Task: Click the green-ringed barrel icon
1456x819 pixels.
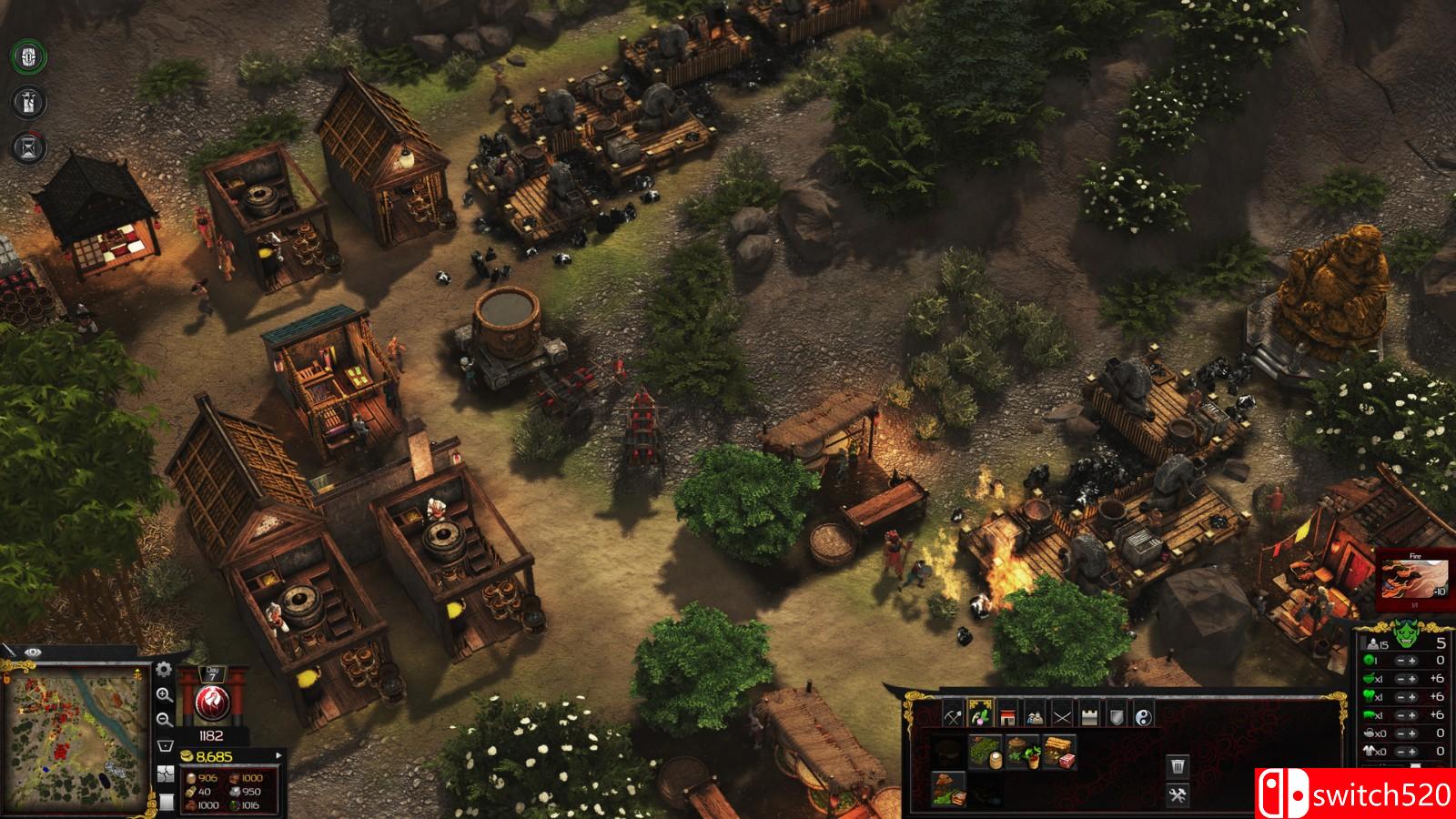Action: tap(30, 57)
